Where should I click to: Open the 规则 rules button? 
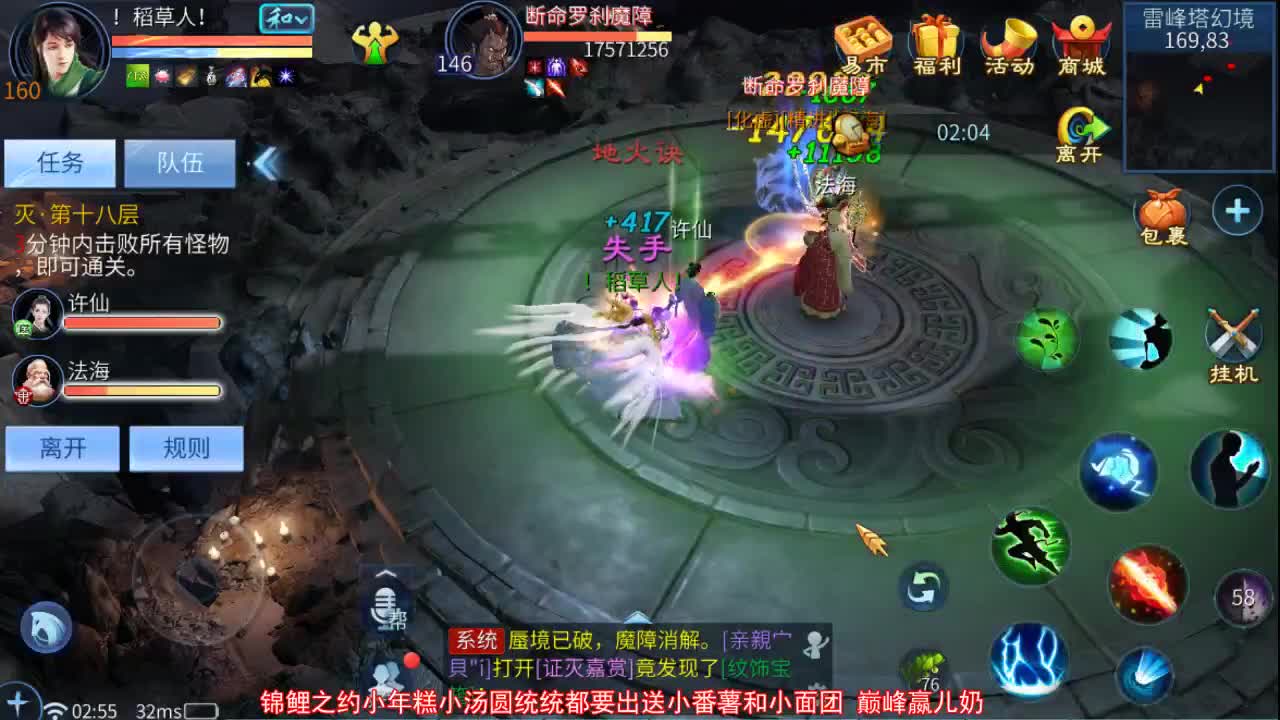tap(185, 449)
